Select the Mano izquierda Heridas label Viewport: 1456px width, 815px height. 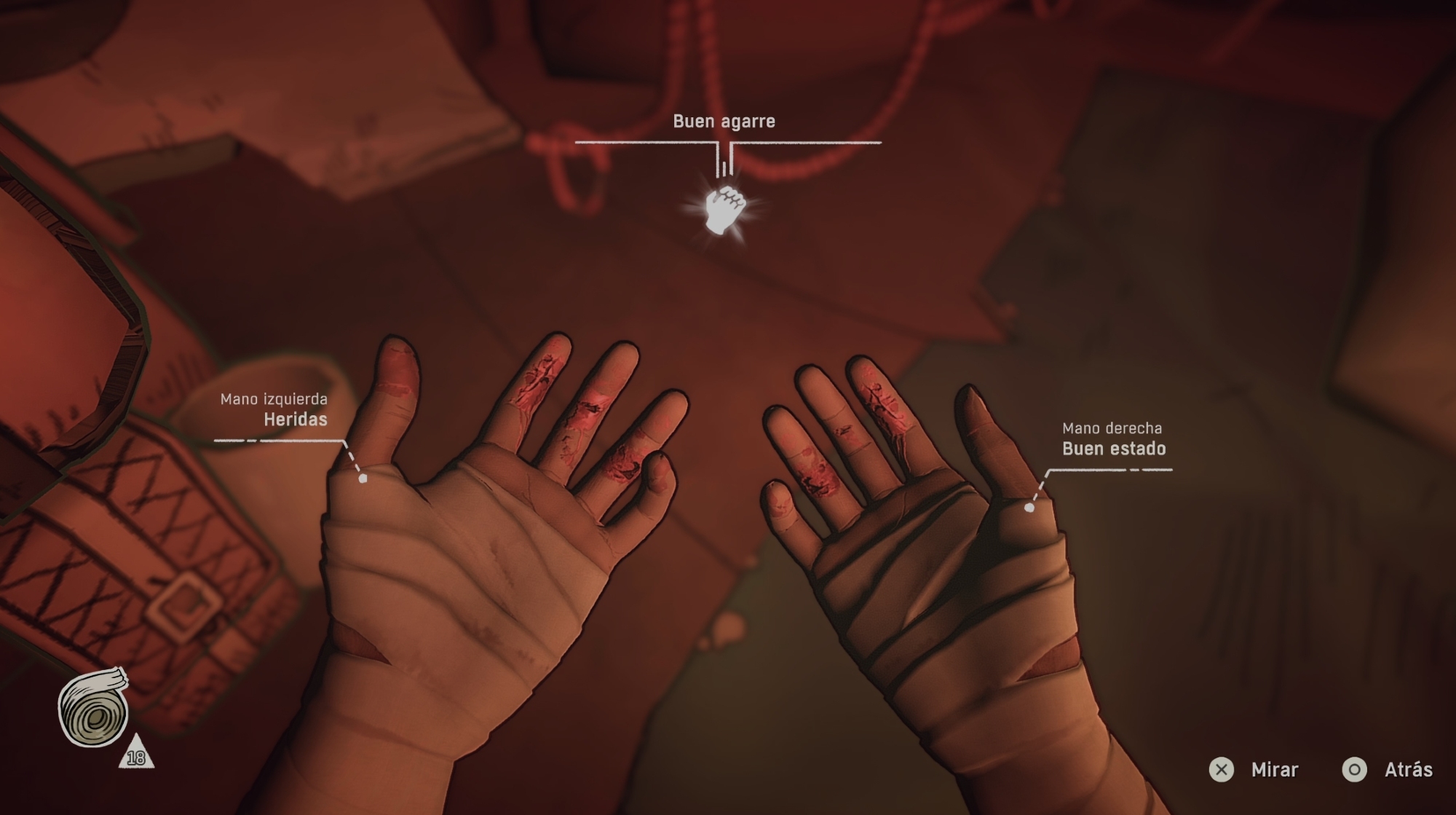coord(275,410)
